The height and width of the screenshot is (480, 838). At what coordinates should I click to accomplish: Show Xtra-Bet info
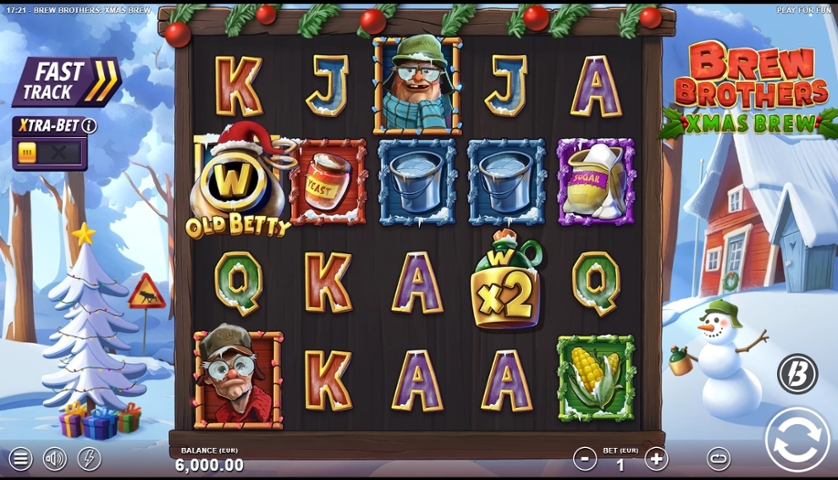[89, 126]
